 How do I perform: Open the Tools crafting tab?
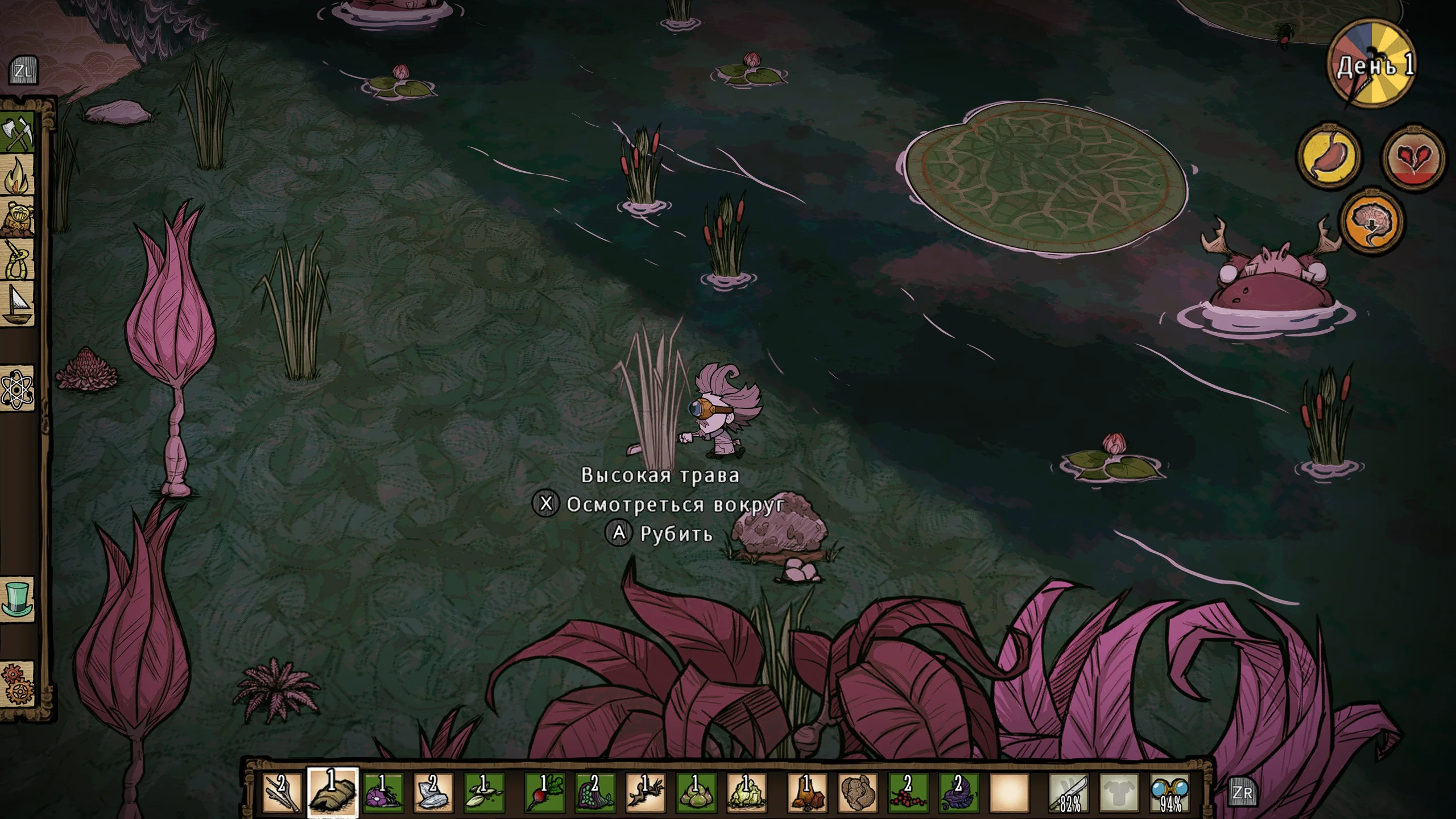[18, 134]
